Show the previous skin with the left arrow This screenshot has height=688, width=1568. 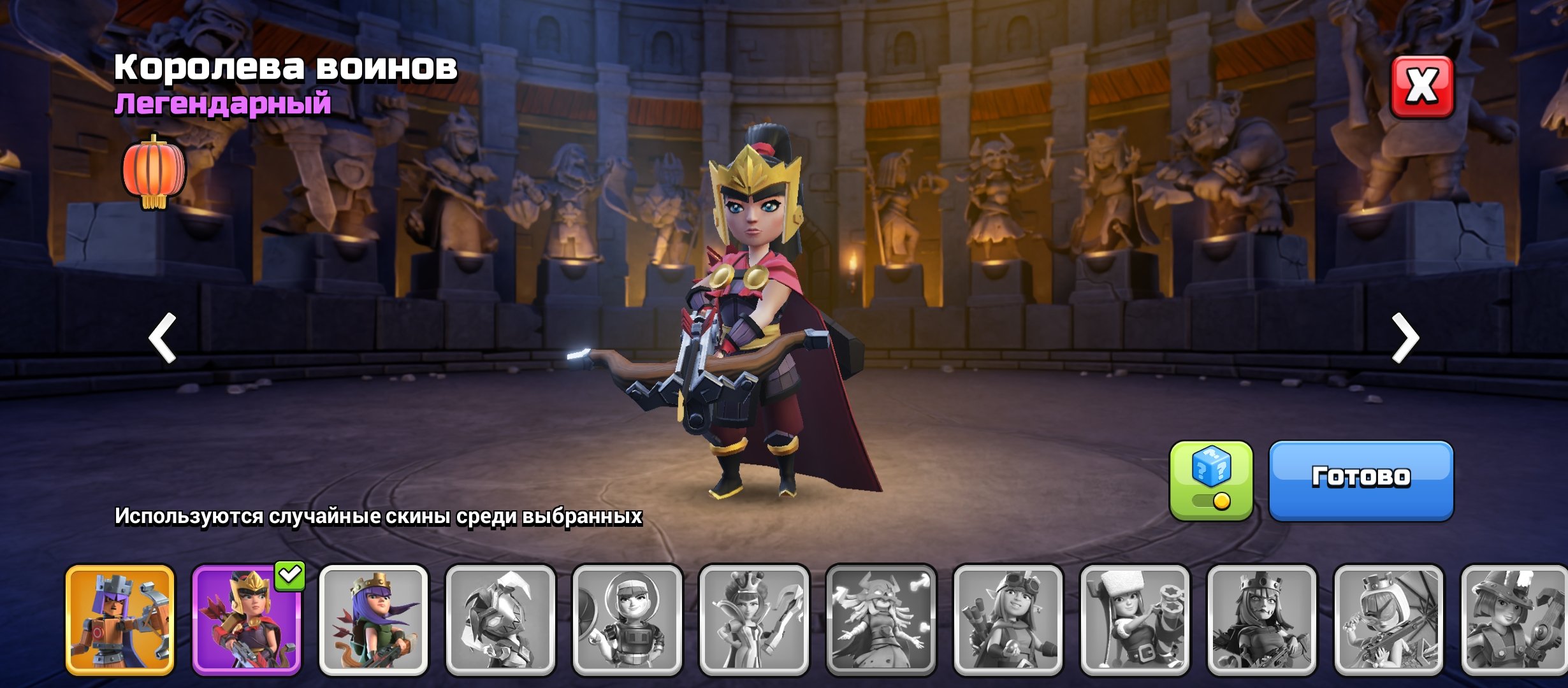(x=163, y=338)
